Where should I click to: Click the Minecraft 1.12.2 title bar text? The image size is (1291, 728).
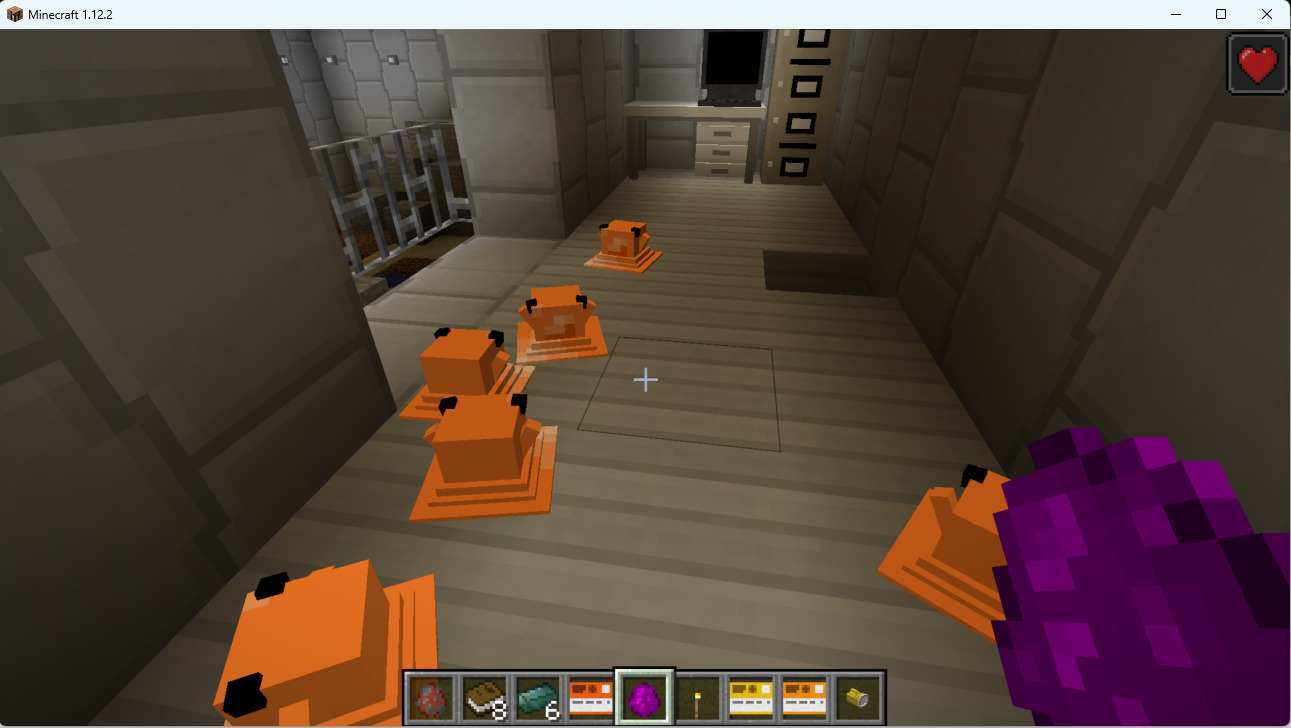point(70,14)
